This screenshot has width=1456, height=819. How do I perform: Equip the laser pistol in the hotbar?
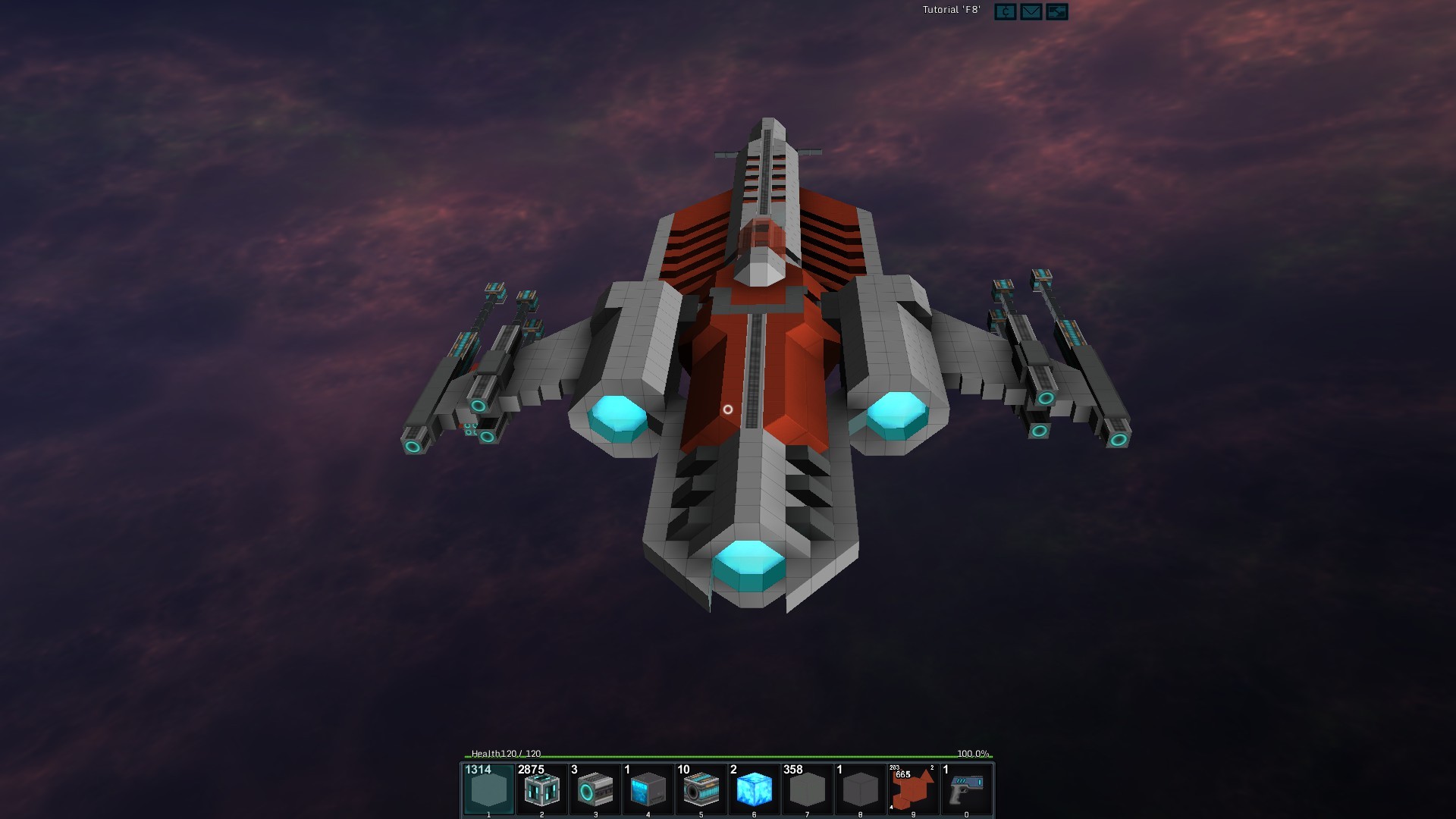(x=966, y=789)
